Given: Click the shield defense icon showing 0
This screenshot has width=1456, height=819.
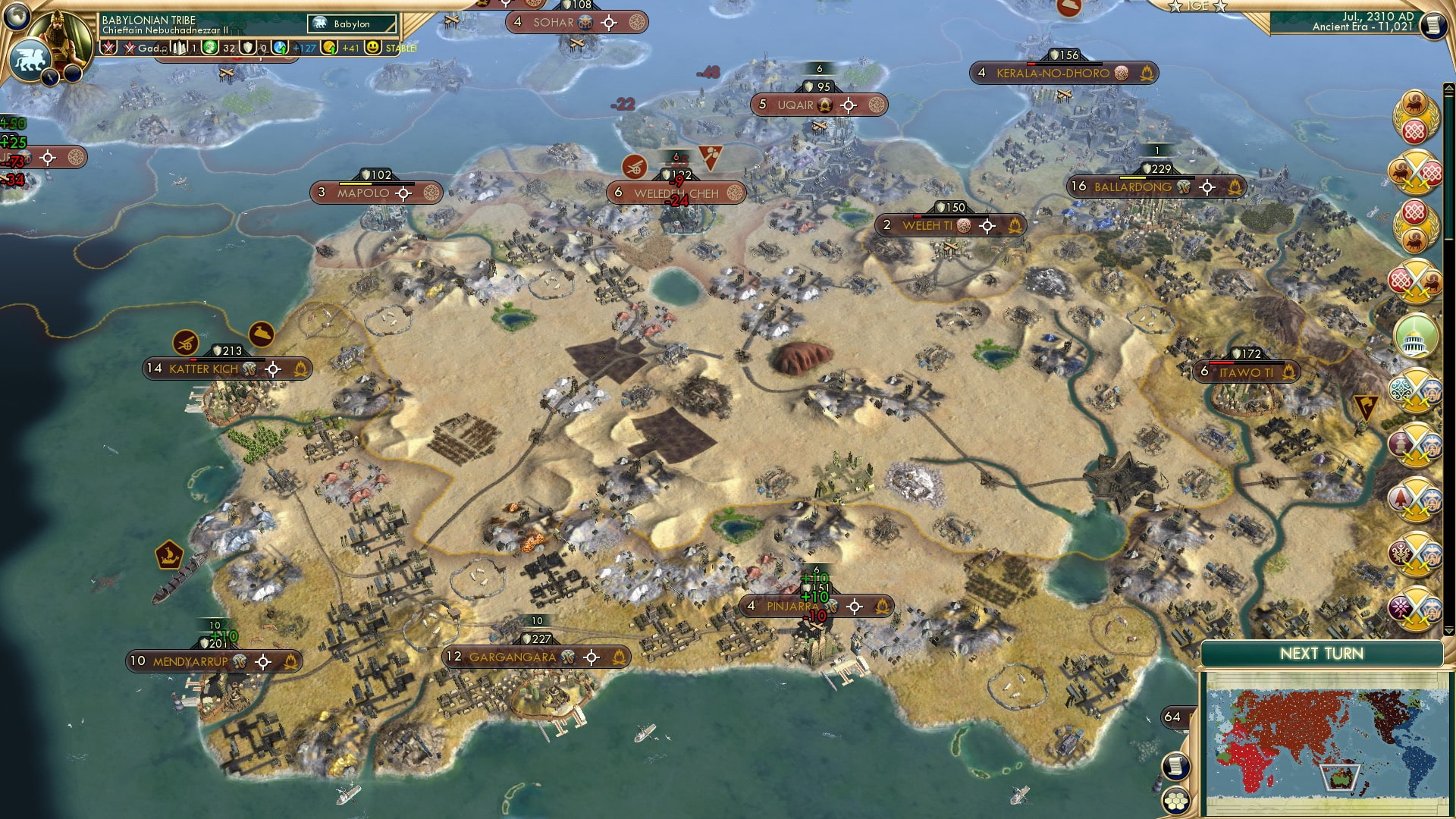Looking at the screenshot, I should click(x=248, y=47).
